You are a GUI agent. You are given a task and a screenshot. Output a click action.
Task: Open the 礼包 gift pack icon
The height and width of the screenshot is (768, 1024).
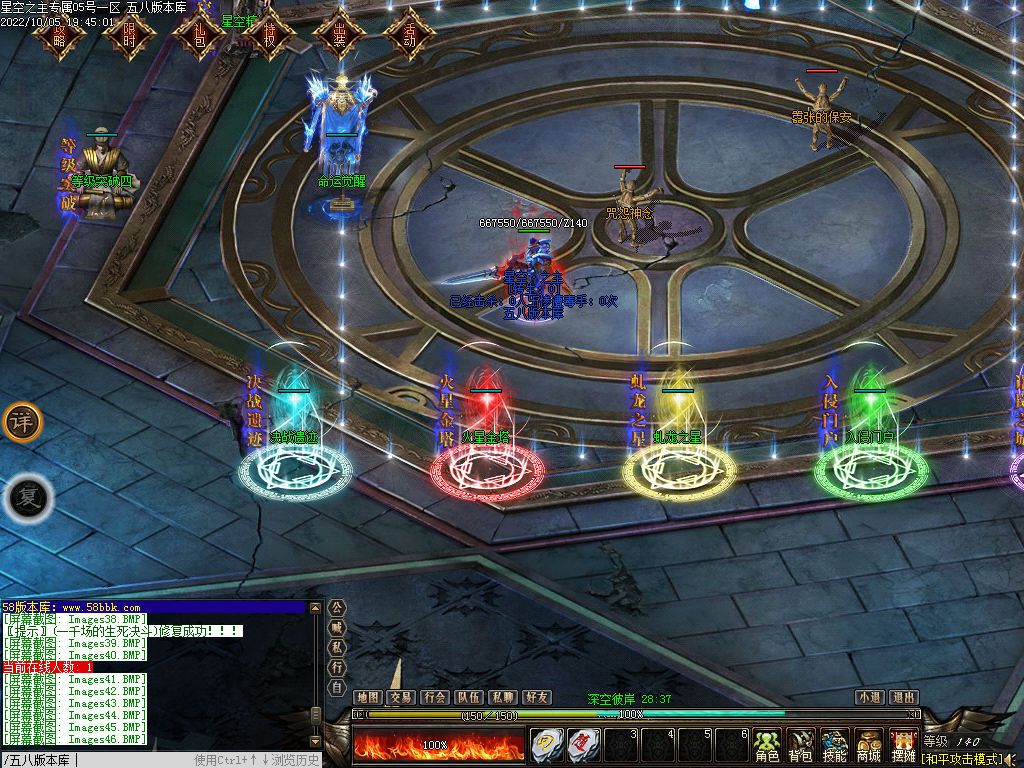[198, 36]
